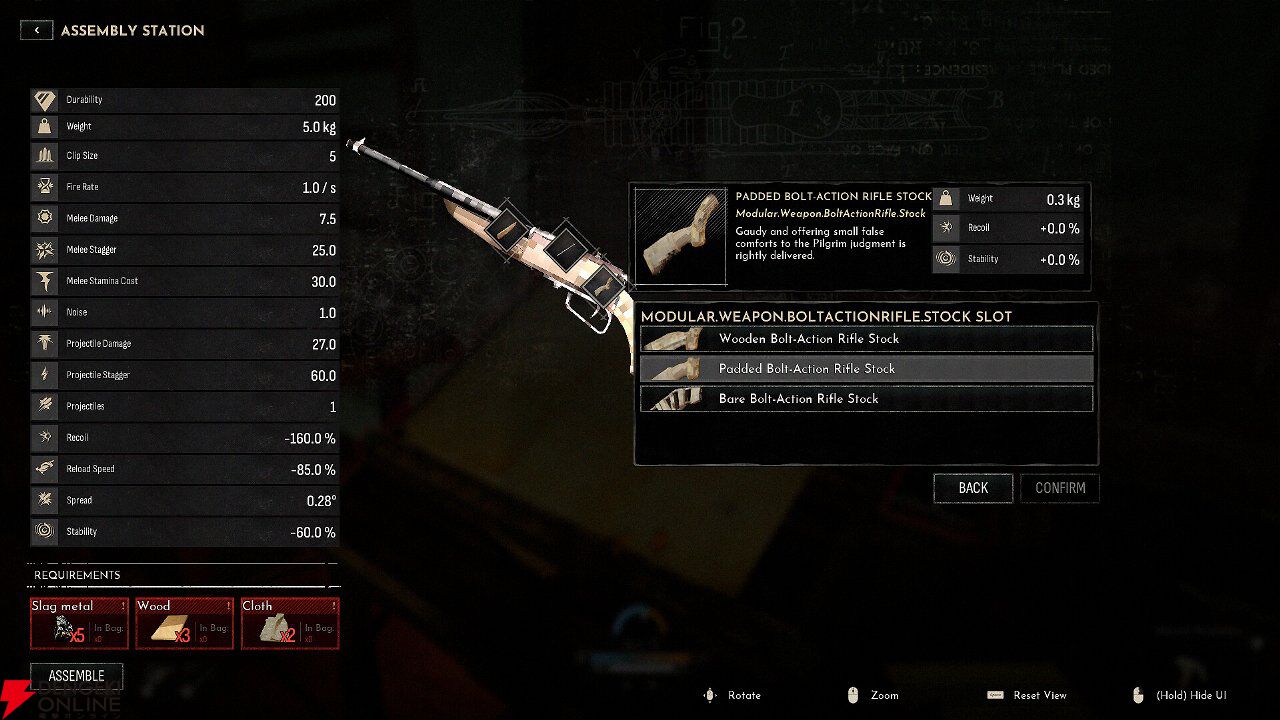Assemble the rifle
This screenshot has height=720, width=1280.
[77, 676]
